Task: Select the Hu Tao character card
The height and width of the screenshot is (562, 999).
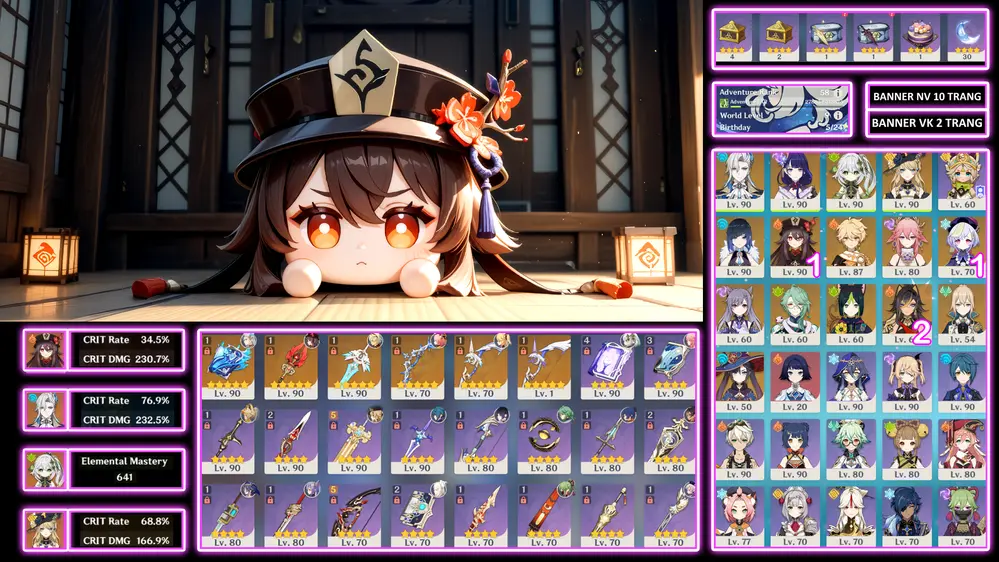Action: (795, 246)
